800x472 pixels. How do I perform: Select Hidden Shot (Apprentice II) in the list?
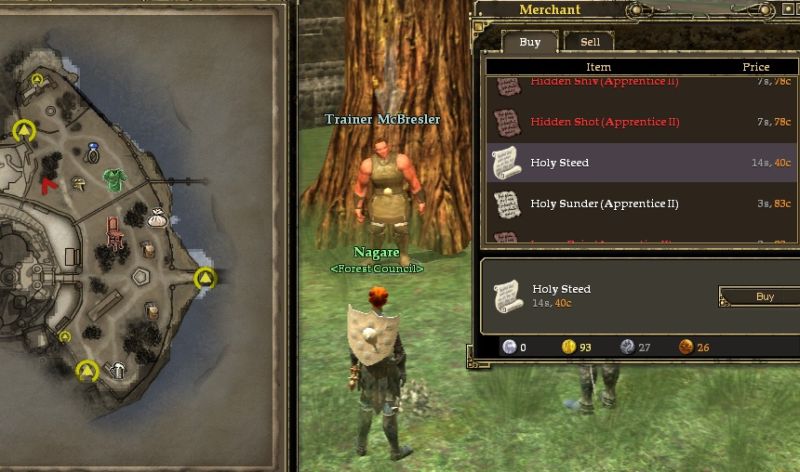click(604, 122)
